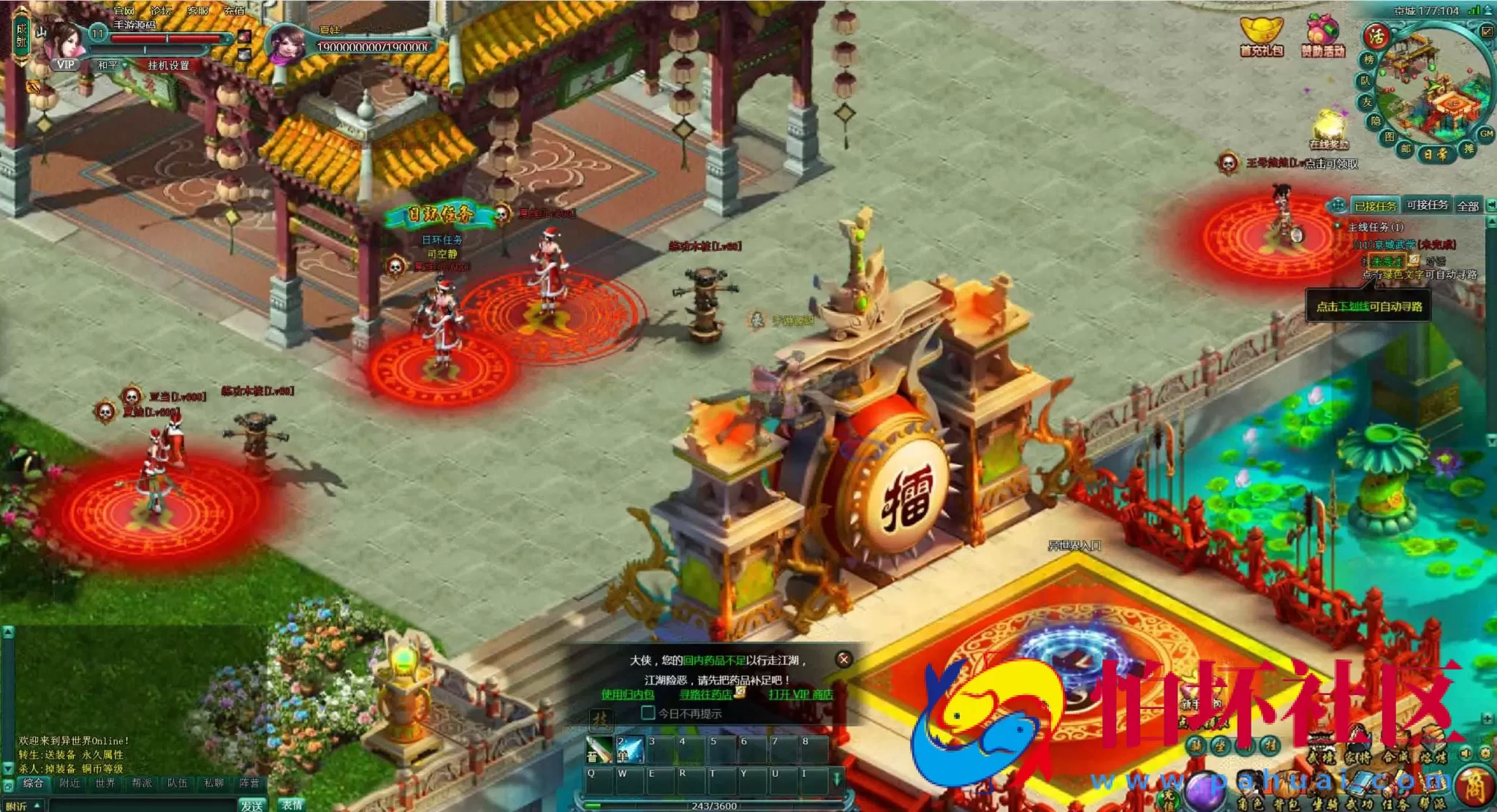Choose the 寻路往药店 pathfinding link
Image resolution: width=1497 pixels, height=812 pixels.
pyautogui.click(x=706, y=694)
